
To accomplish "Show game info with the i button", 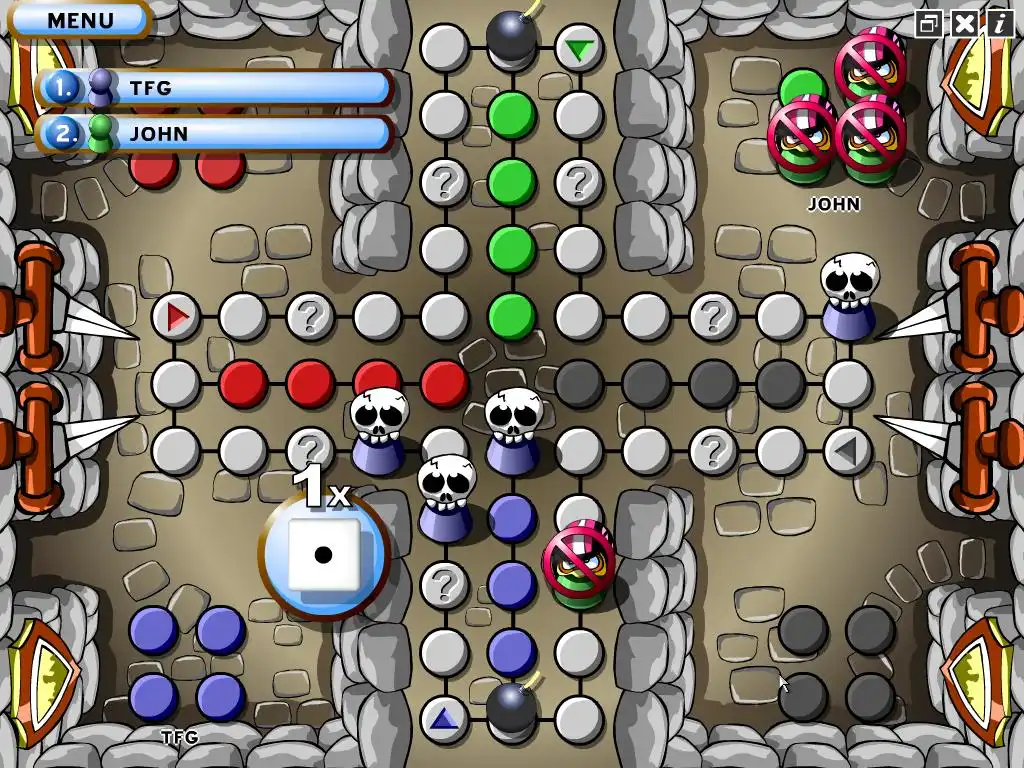I will 998,23.
